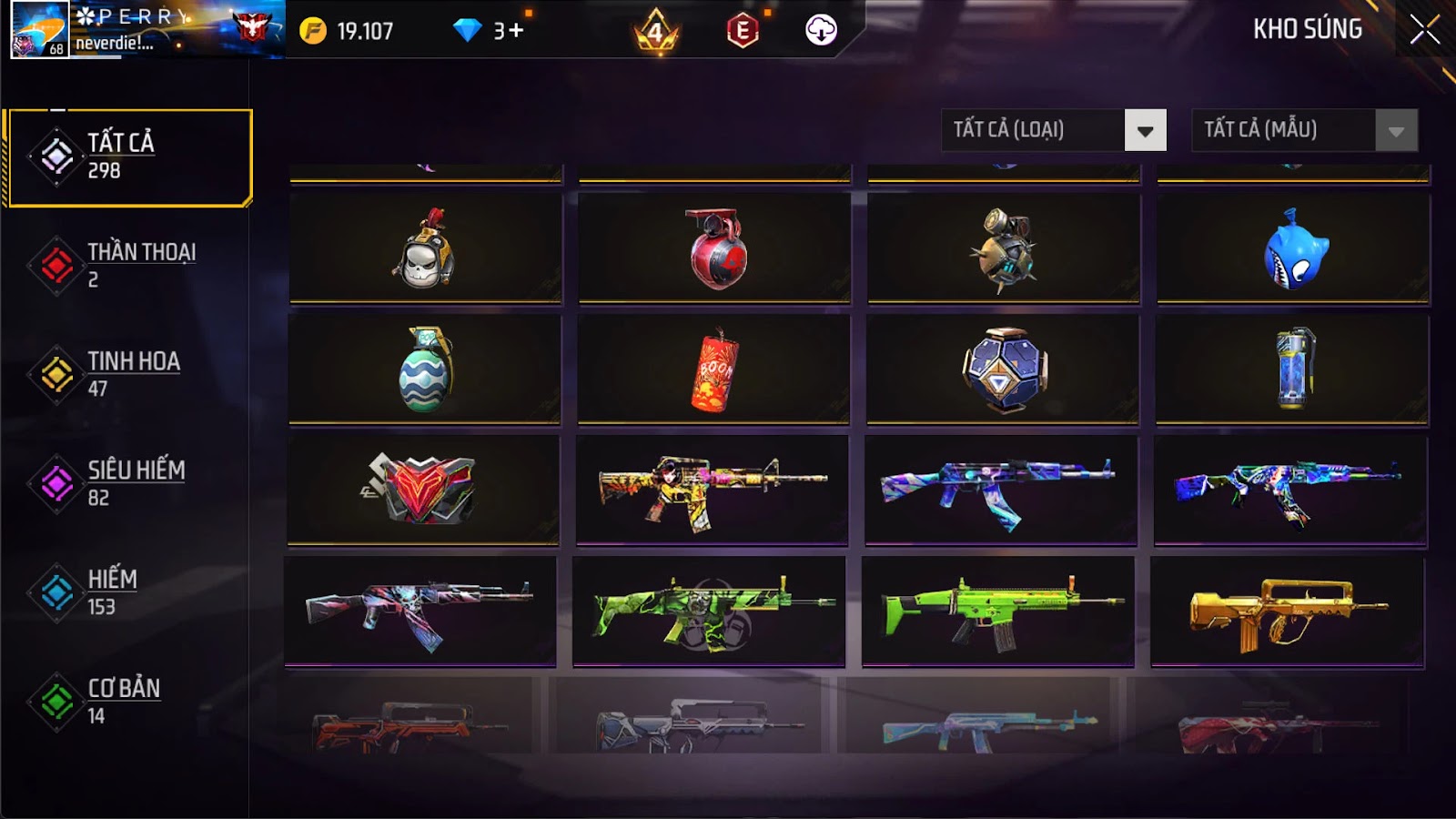Open the red E badge icon

[x=743, y=31]
